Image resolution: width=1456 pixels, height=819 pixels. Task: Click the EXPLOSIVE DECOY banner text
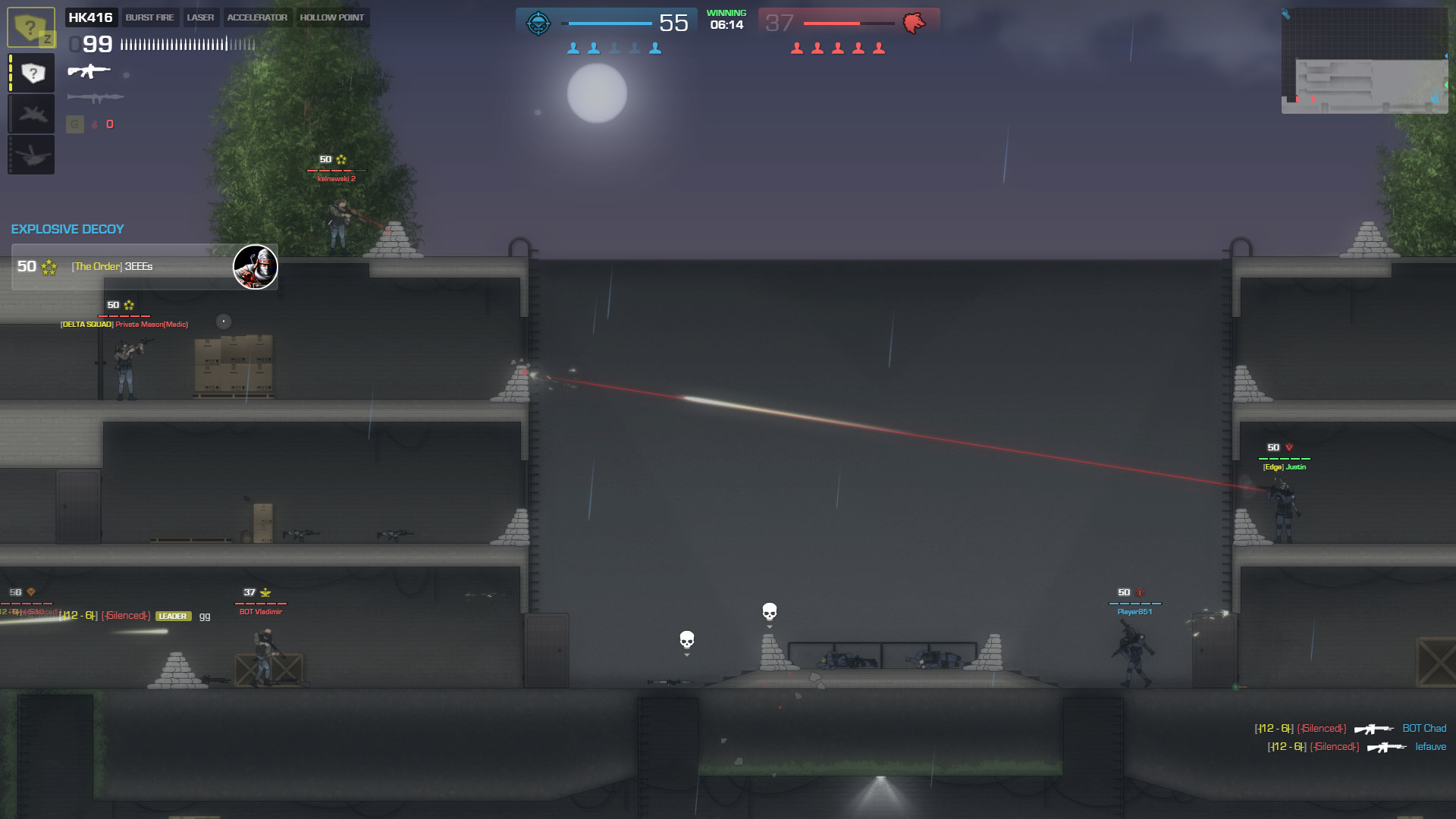click(67, 229)
